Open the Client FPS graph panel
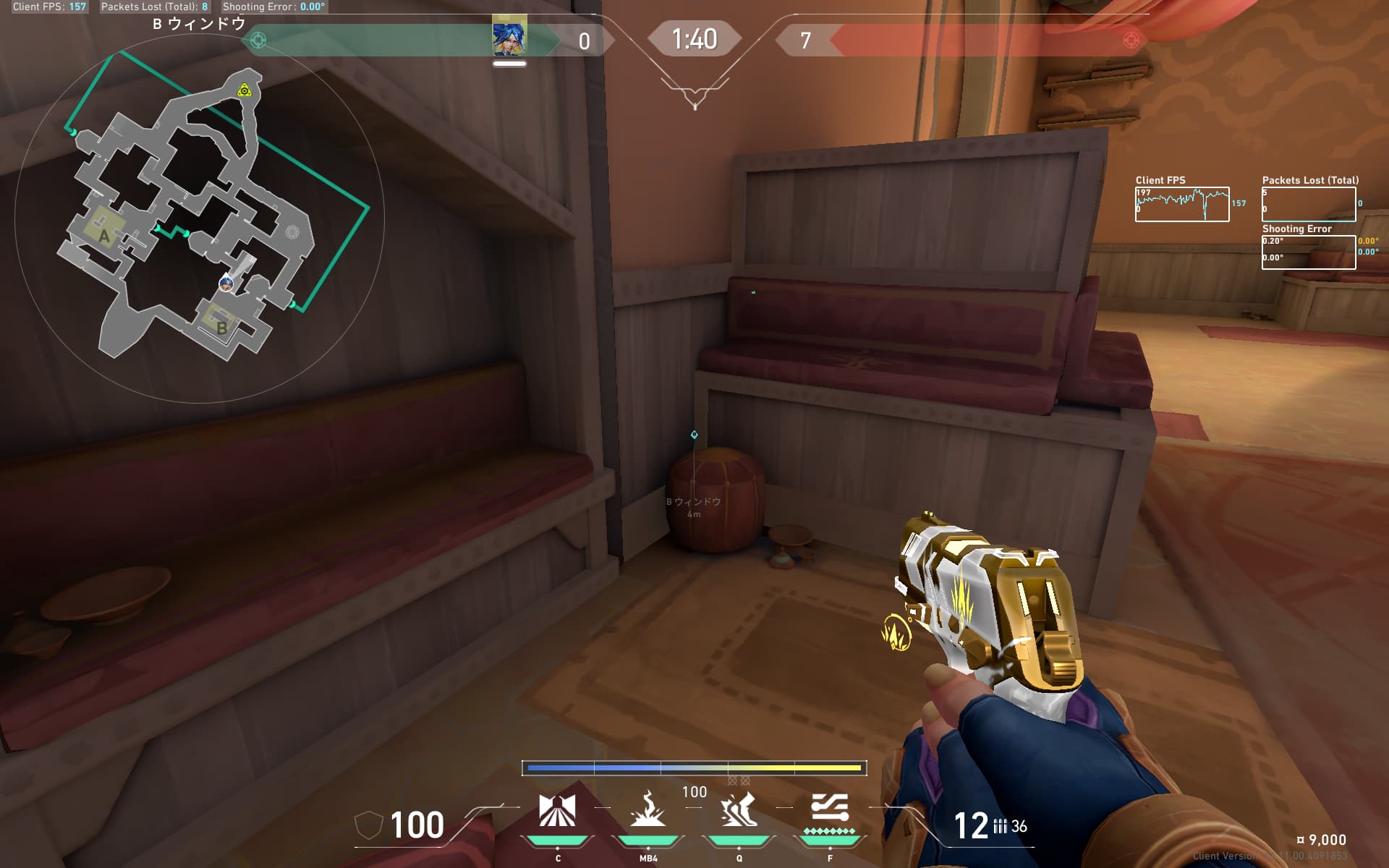The width and height of the screenshot is (1389, 868). coord(1181,204)
